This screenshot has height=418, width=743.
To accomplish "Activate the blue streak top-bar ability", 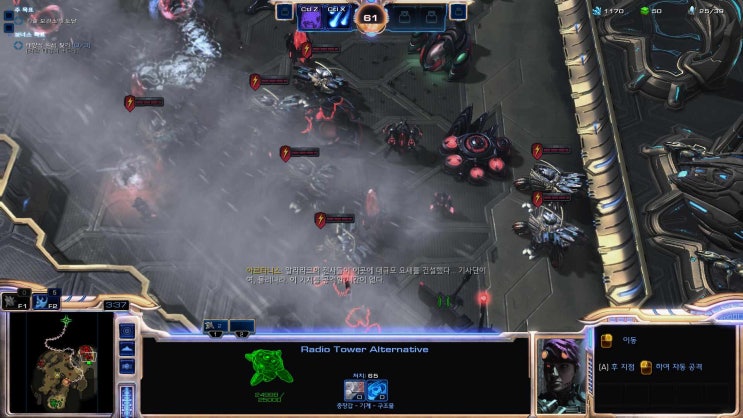I will pyautogui.click(x=337, y=17).
